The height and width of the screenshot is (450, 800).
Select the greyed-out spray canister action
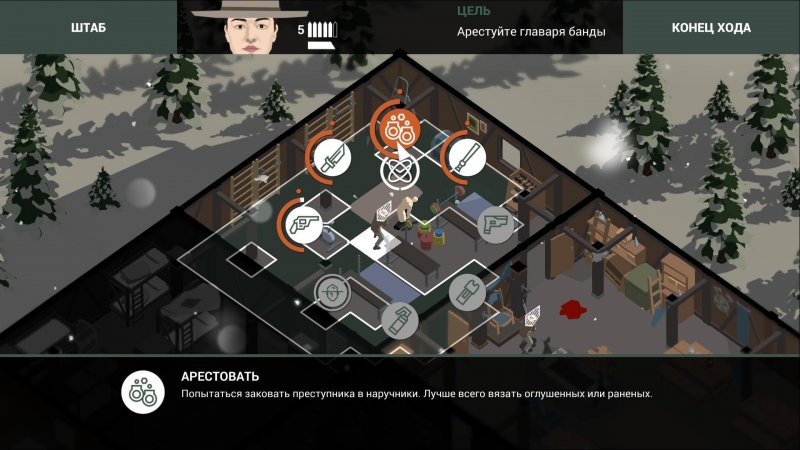(x=398, y=319)
